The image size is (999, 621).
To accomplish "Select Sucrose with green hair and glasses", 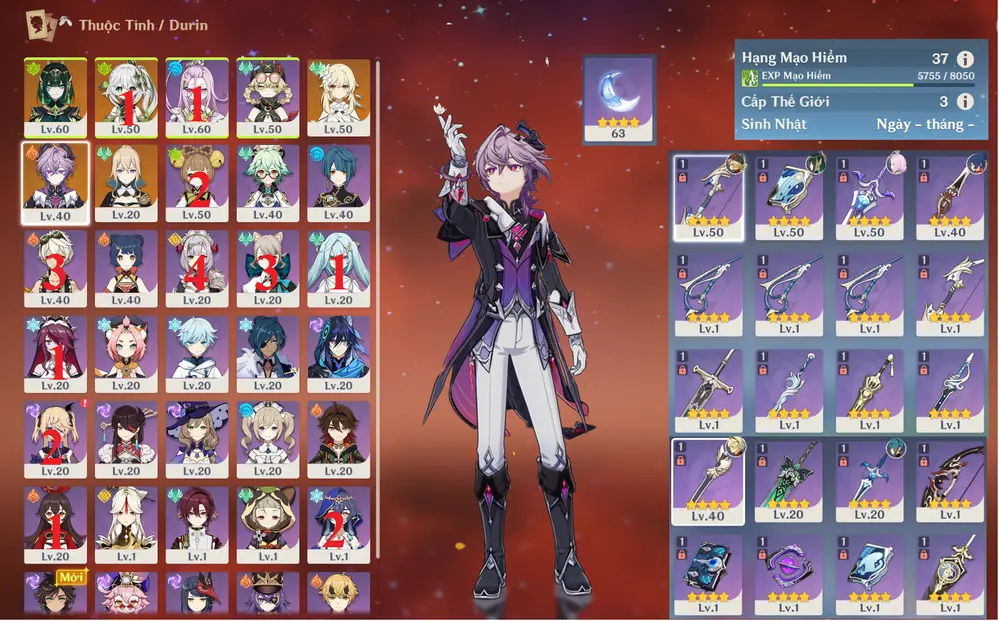I will [267, 182].
